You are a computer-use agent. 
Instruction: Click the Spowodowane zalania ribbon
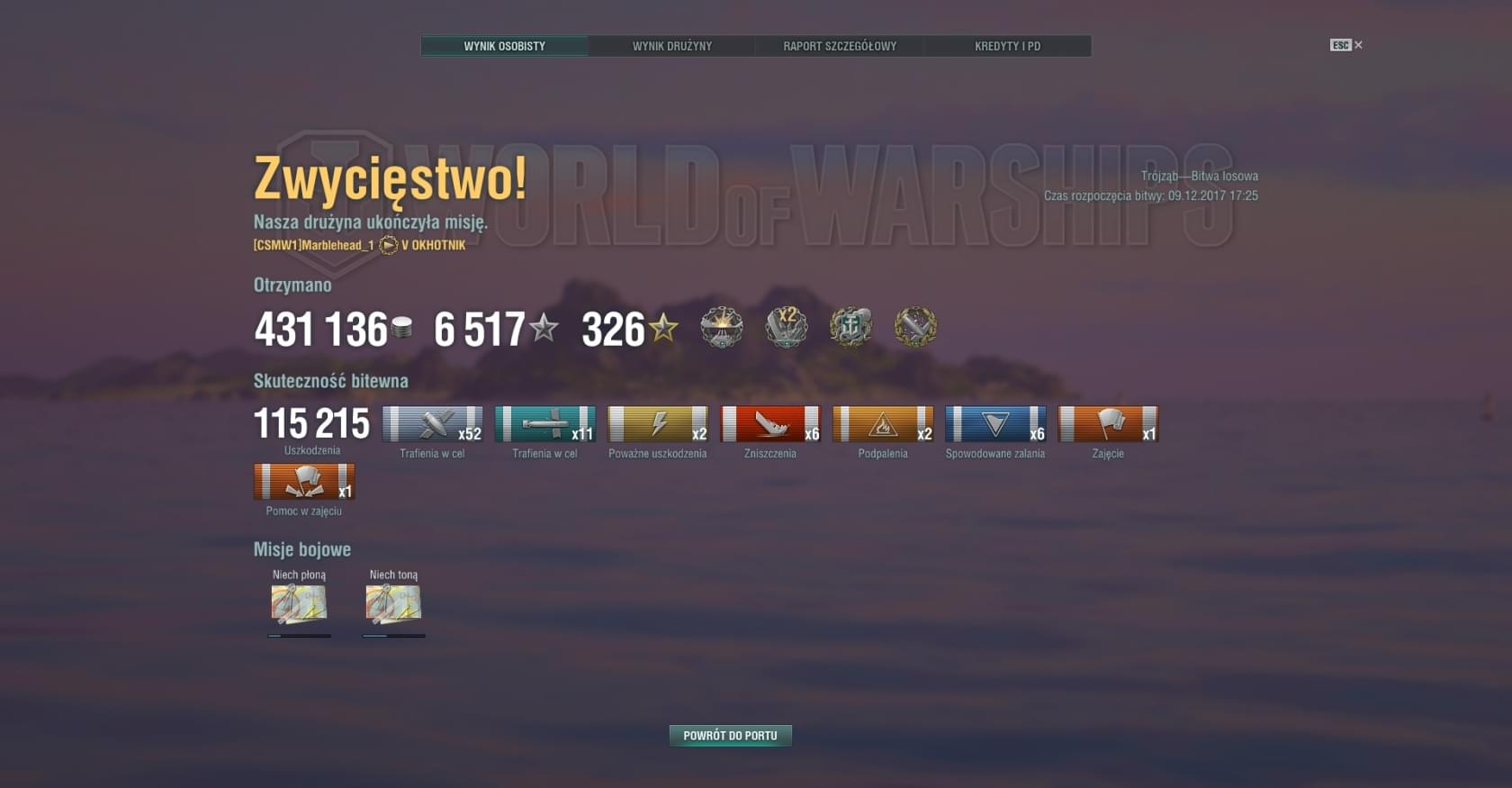995,424
